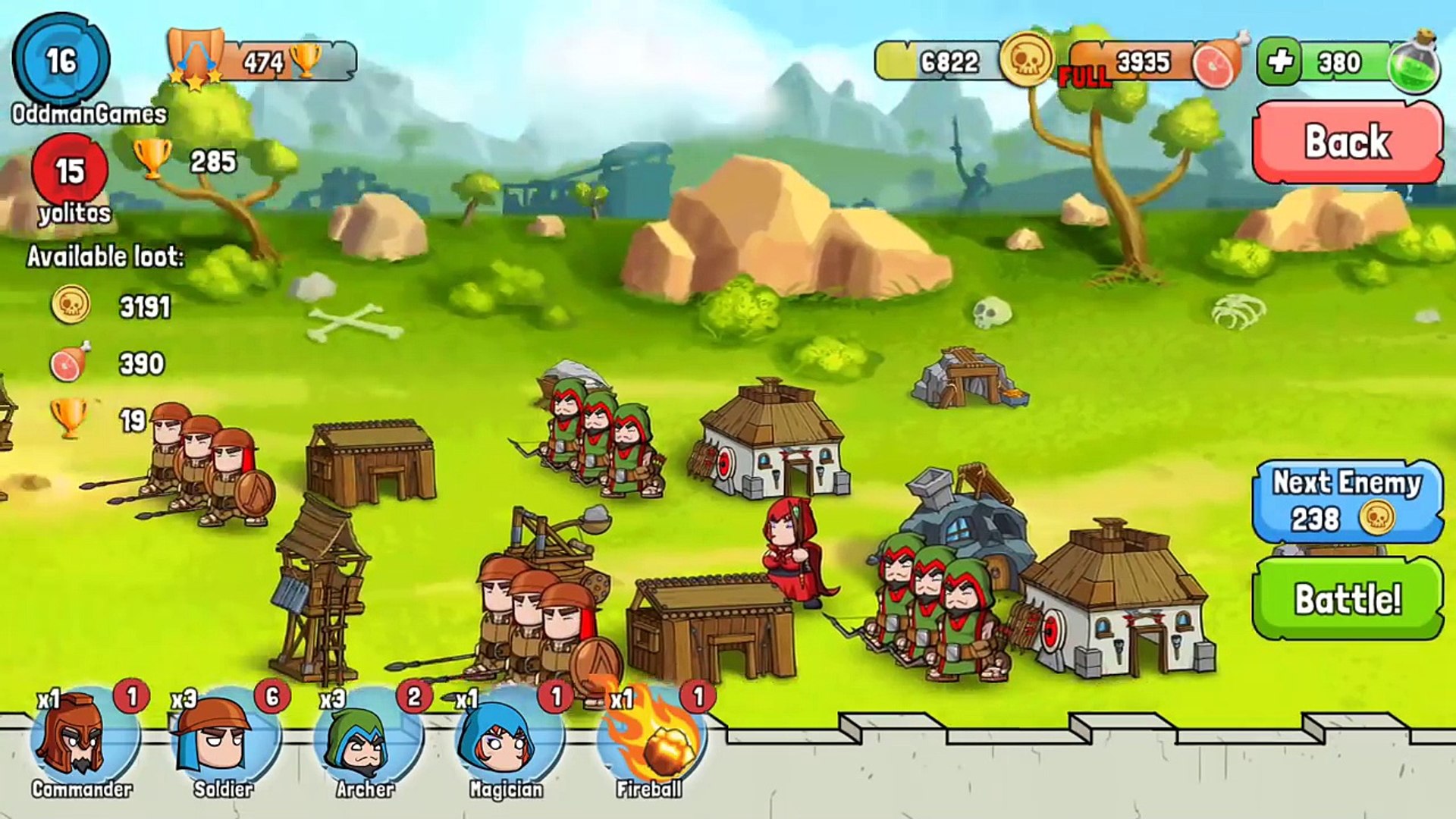Start the fight with the Battle! button

coord(1347,598)
